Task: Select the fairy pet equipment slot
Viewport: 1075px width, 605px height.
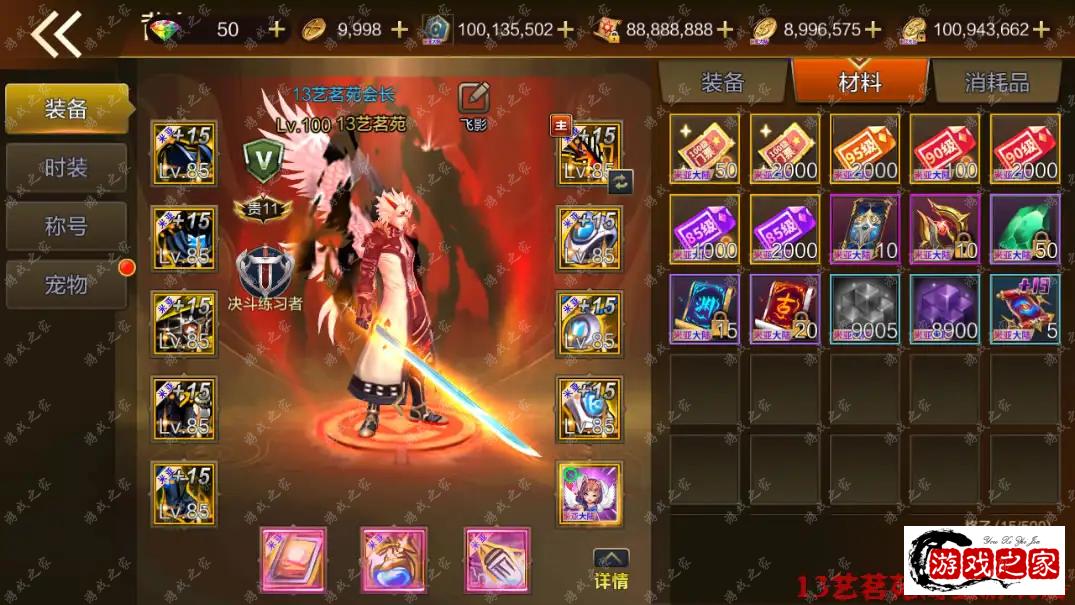Action: [590, 493]
